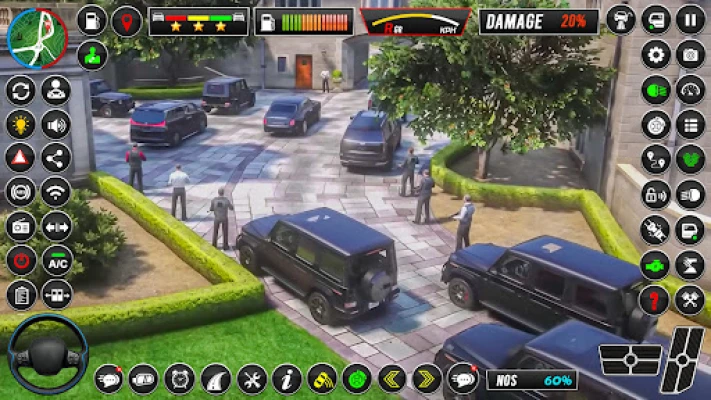Click the red location pin icon

coord(126,21)
